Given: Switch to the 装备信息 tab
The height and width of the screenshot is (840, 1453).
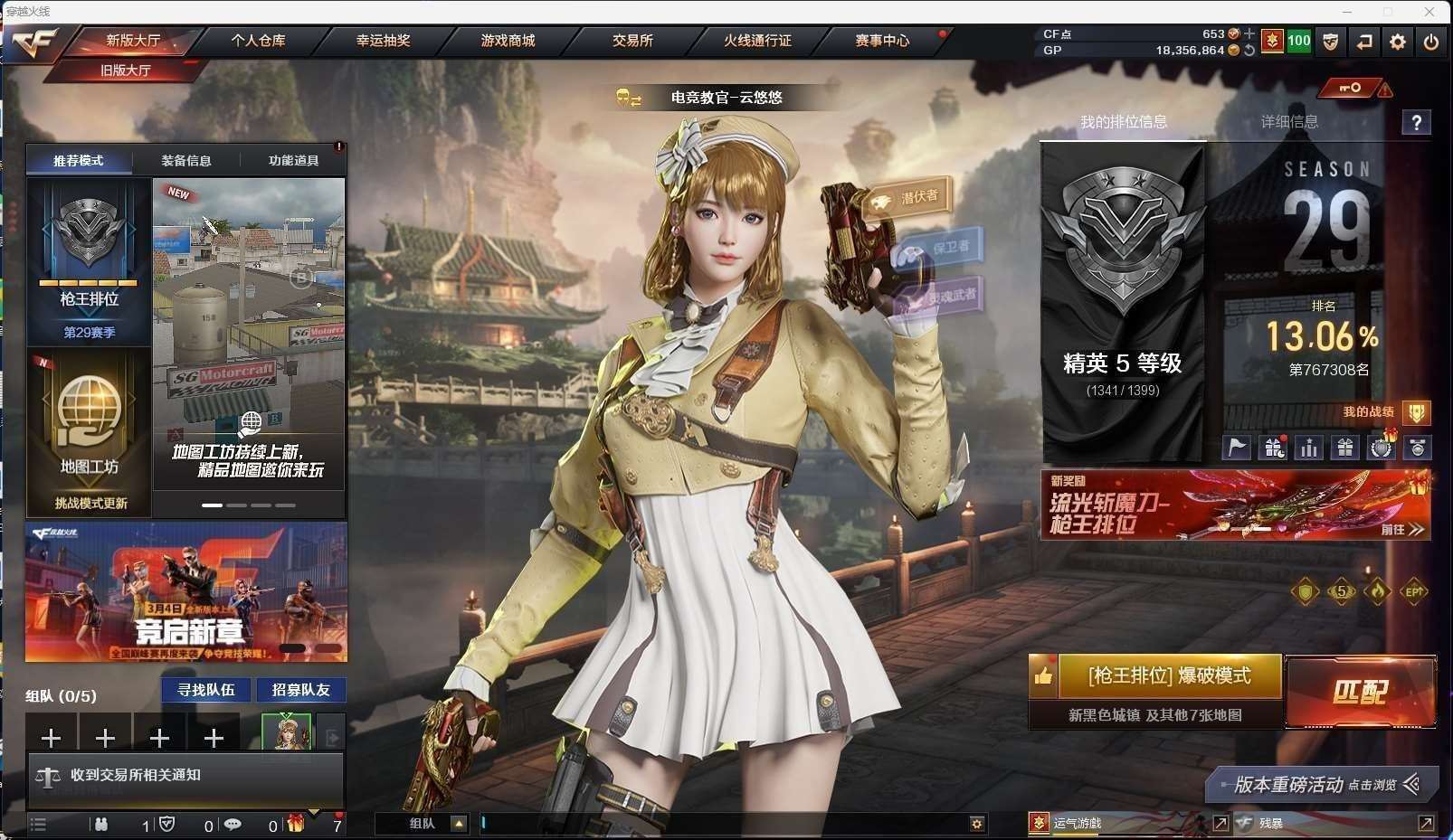Looking at the screenshot, I should pos(186,161).
